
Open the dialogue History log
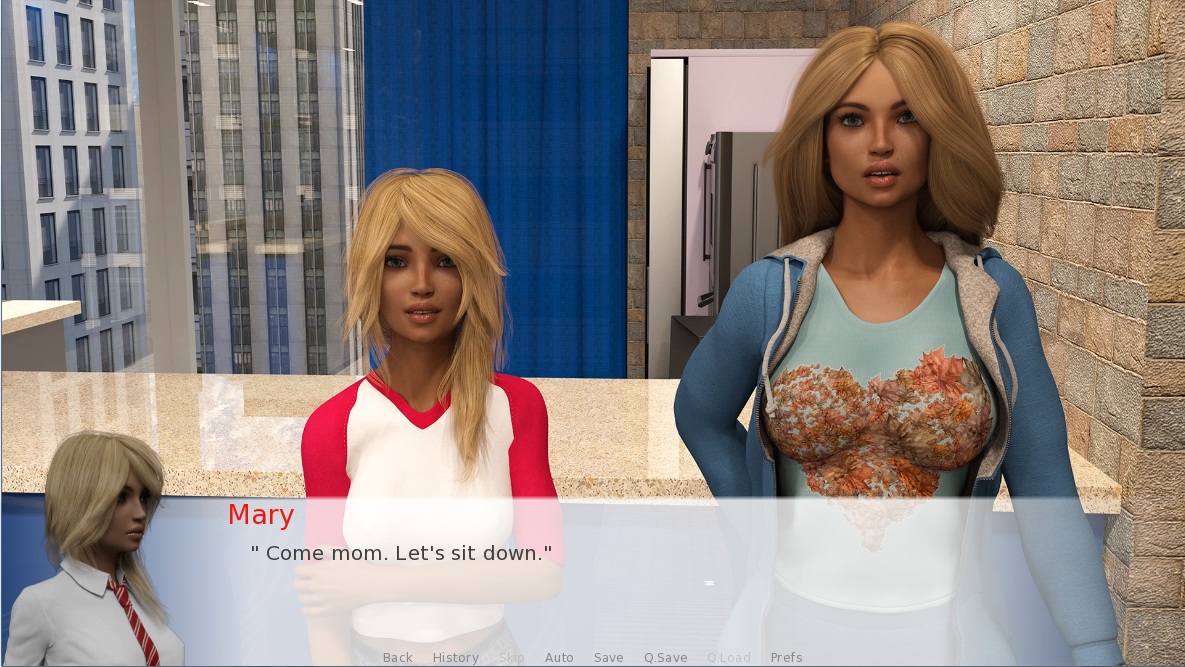pos(455,657)
